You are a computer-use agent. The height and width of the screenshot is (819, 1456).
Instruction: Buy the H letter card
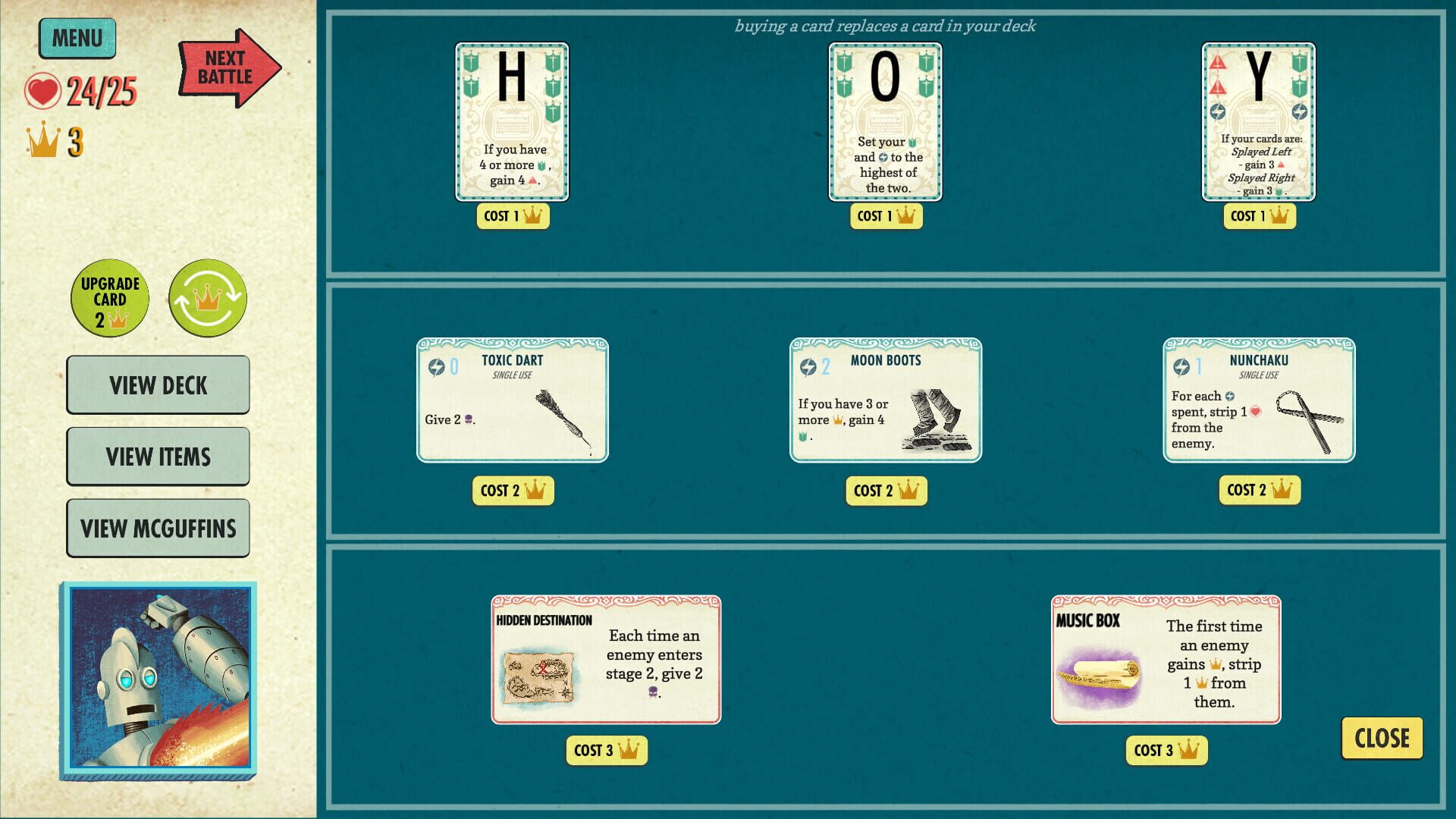click(513, 121)
